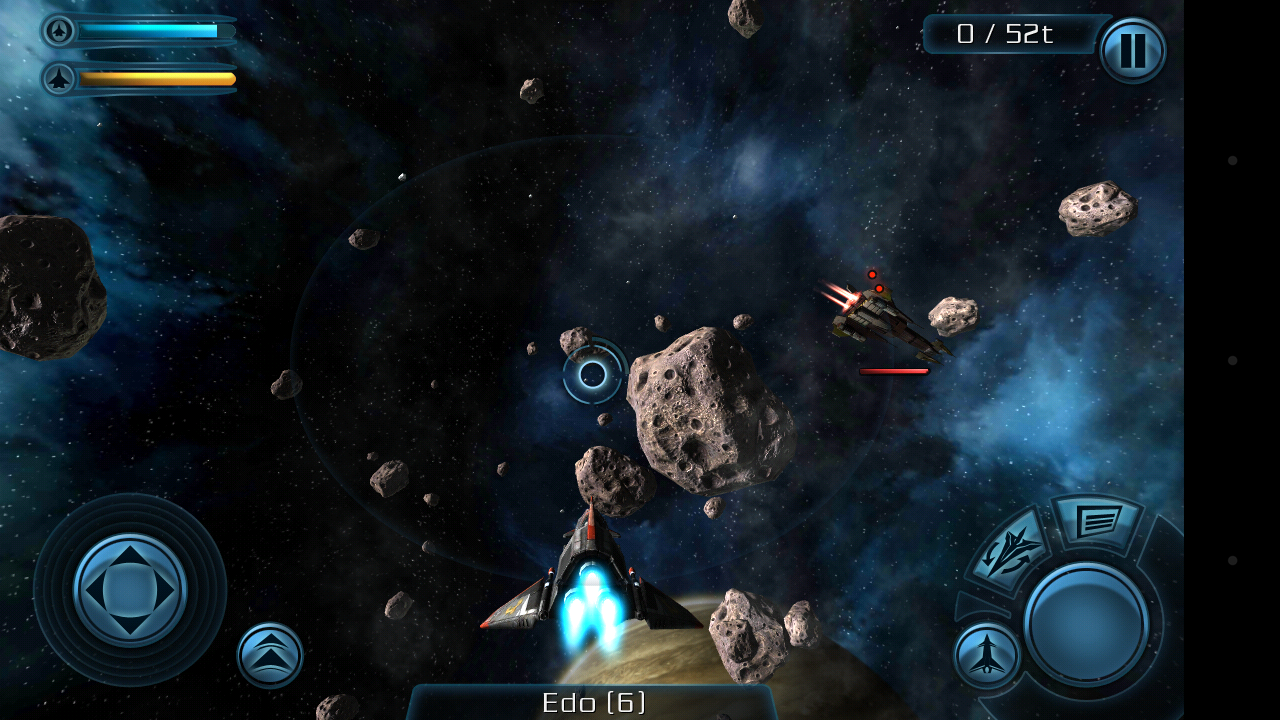
Task: Tap the large round fire button
Action: pos(1086,624)
